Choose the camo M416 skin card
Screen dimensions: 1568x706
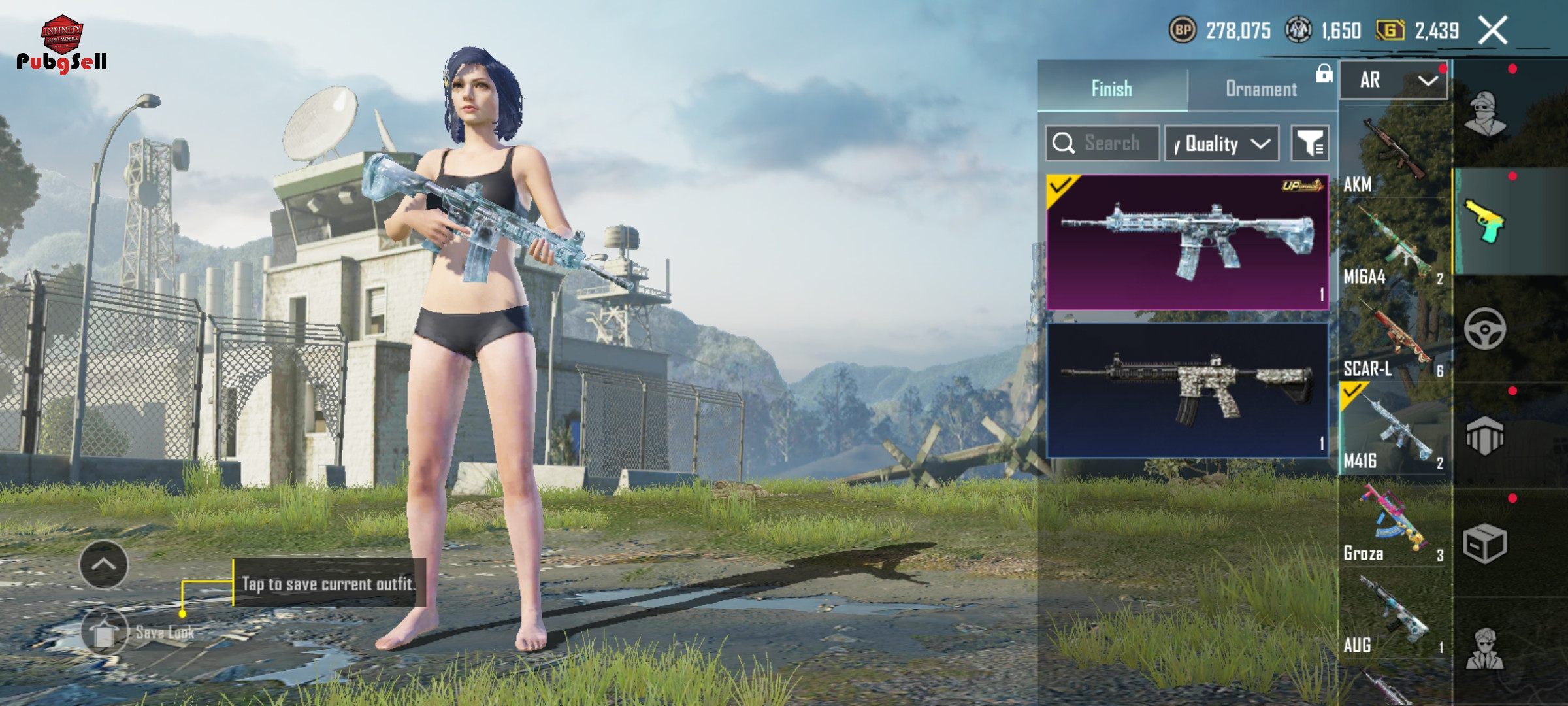pyautogui.click(x=1187, y=390)
